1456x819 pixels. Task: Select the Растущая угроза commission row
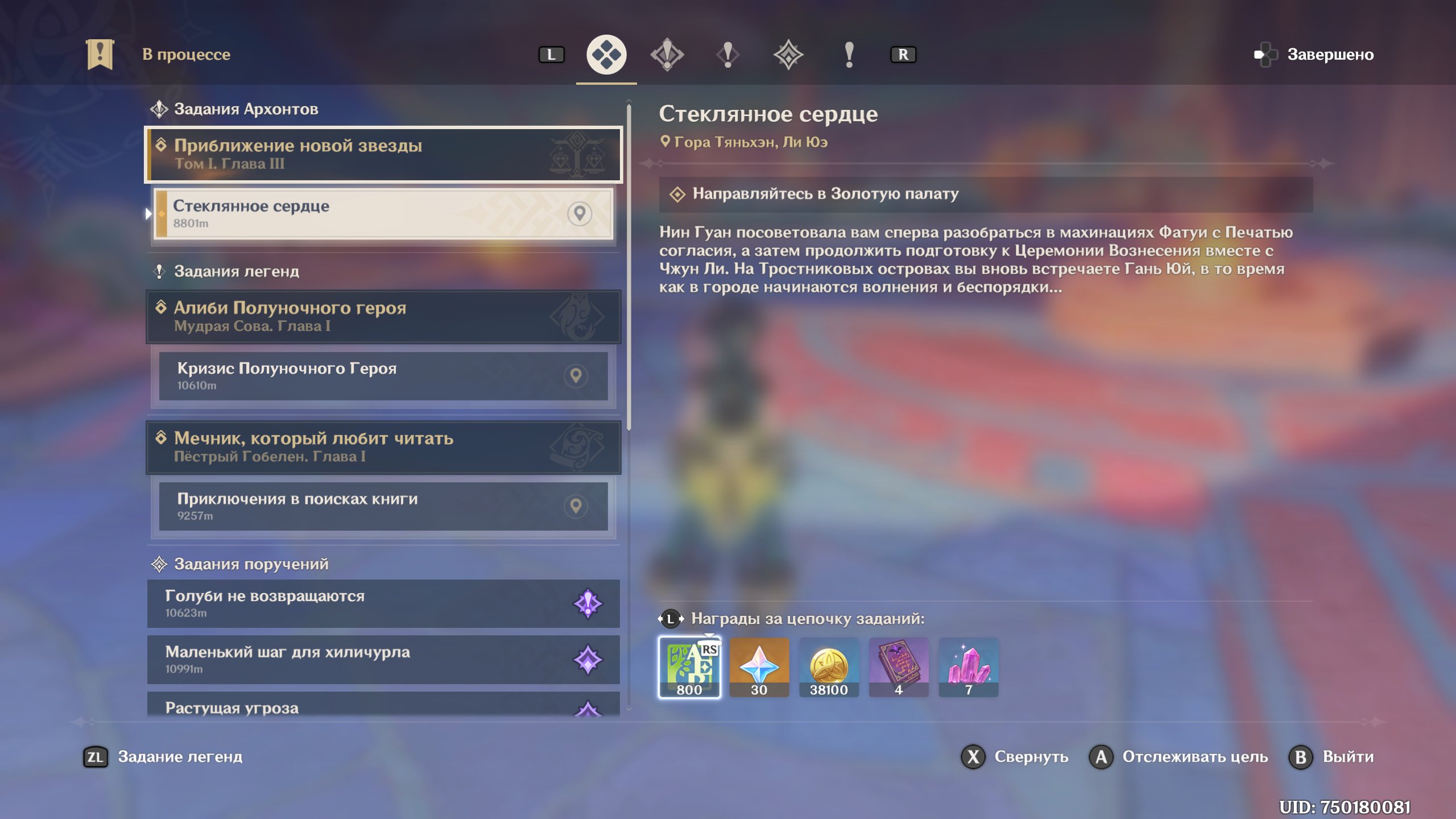383,707
